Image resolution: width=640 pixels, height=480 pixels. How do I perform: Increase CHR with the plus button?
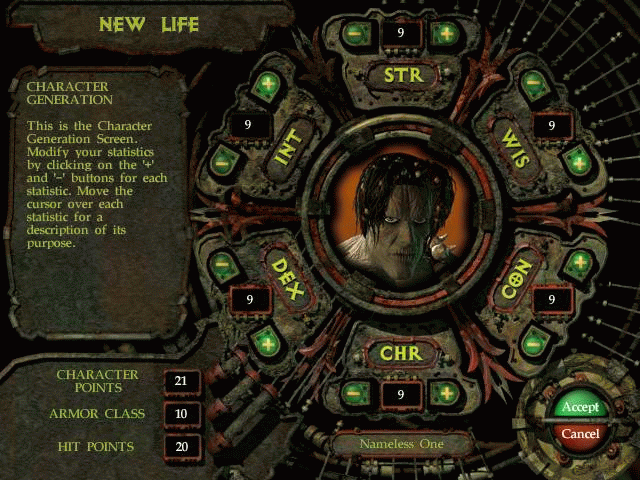[x=445, y=393]
